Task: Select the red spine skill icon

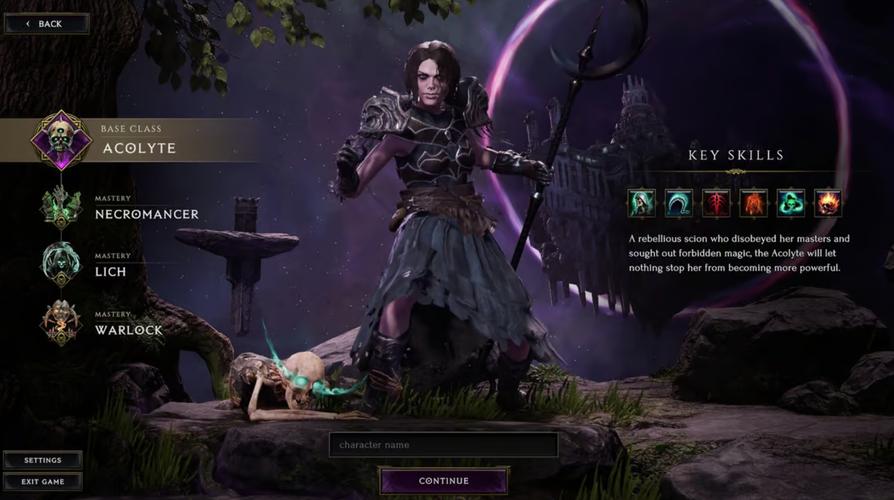Action: tap(716, 203)
